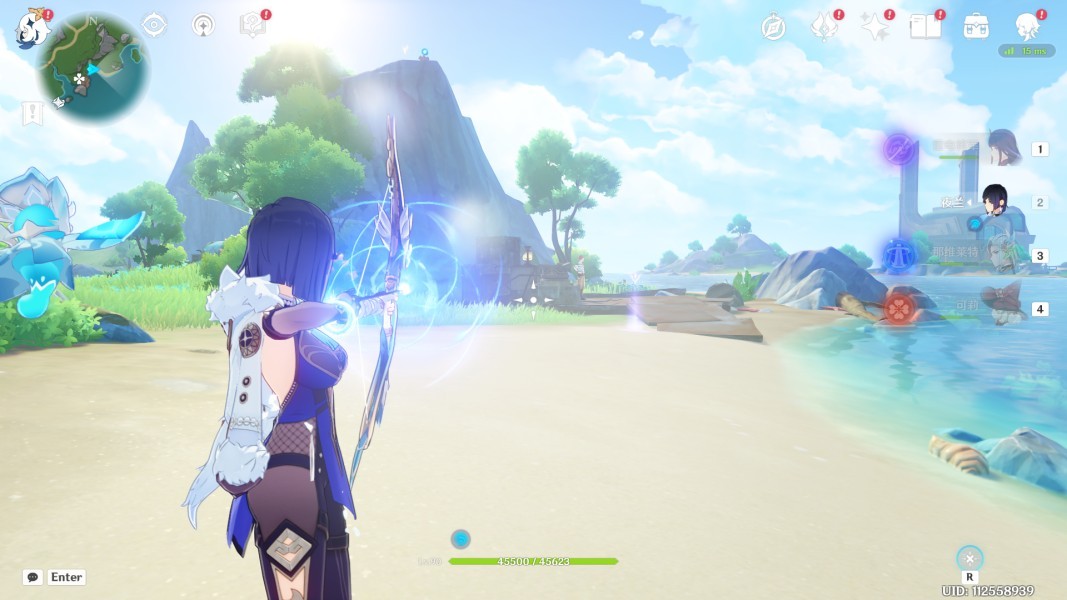Open the character head icon
The image size is (1067, 600).
point(1027,27)
